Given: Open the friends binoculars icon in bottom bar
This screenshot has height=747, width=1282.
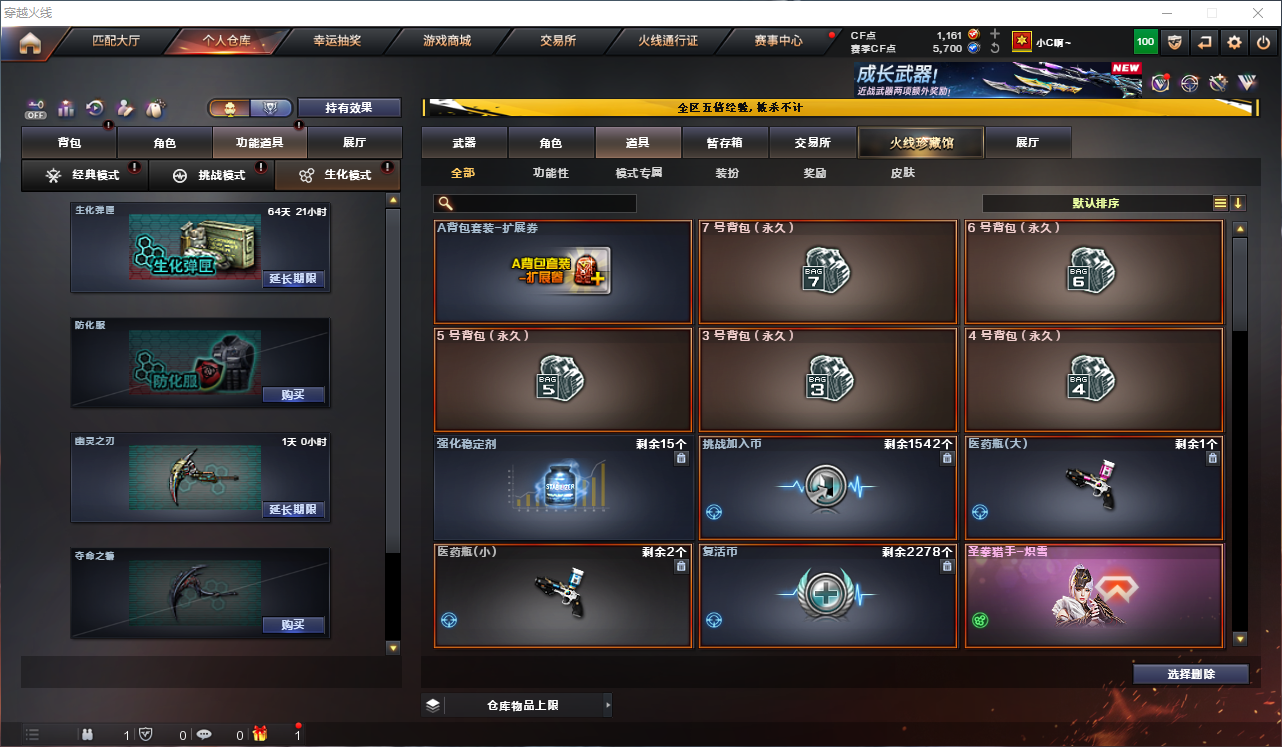Looking at the screenshot, I should (88, 734).
